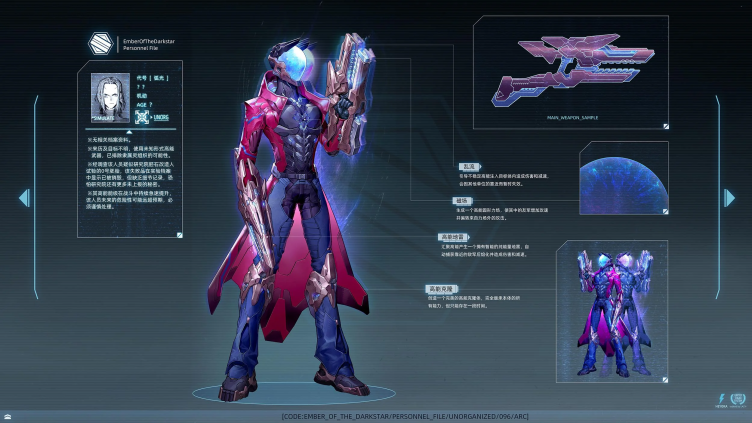Screen dimensions: 752x423
Task: Select the 磁场 skill label
Action: click(x=461, y=200)
